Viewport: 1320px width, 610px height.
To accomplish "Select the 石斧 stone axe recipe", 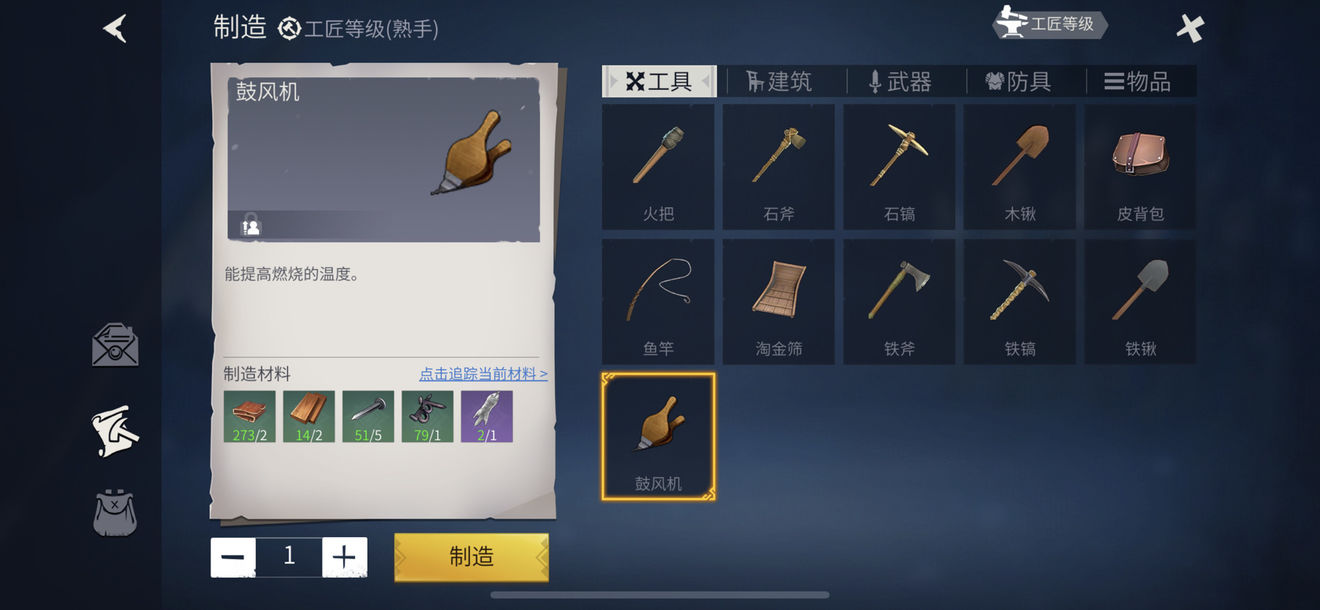I will click(779, 167).
